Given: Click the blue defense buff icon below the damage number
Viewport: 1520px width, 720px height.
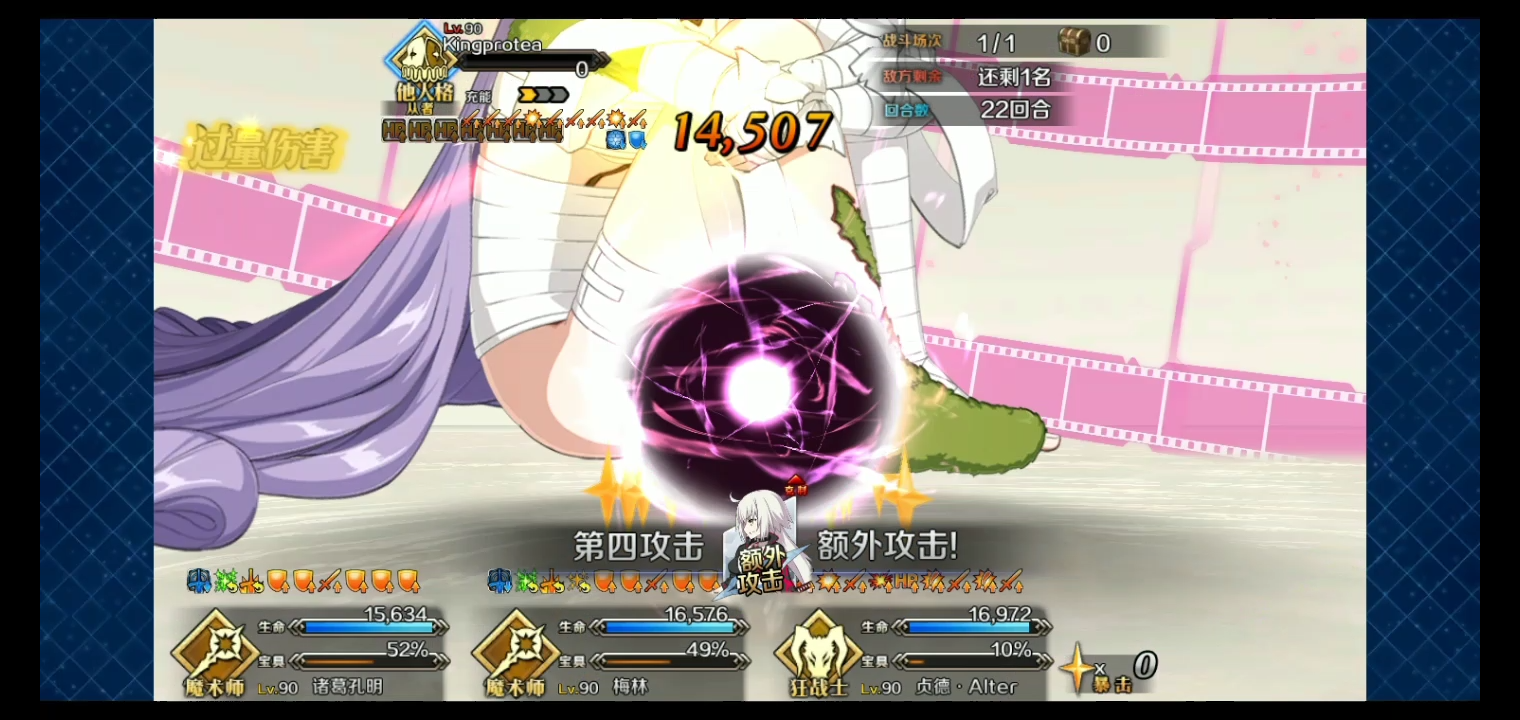Looking at the screenshot, I should coord(636,140).
